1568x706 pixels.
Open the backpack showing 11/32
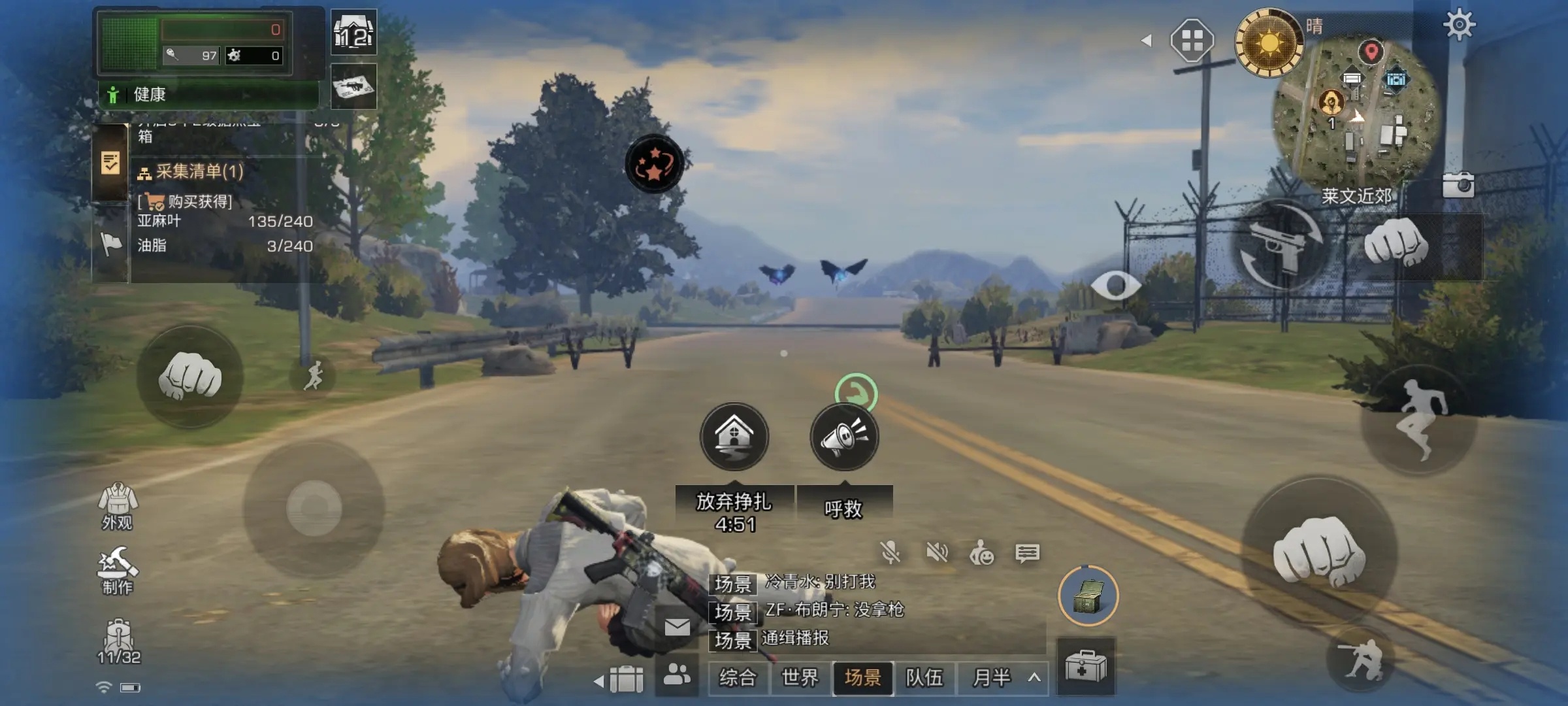click(x=118, y=641)
